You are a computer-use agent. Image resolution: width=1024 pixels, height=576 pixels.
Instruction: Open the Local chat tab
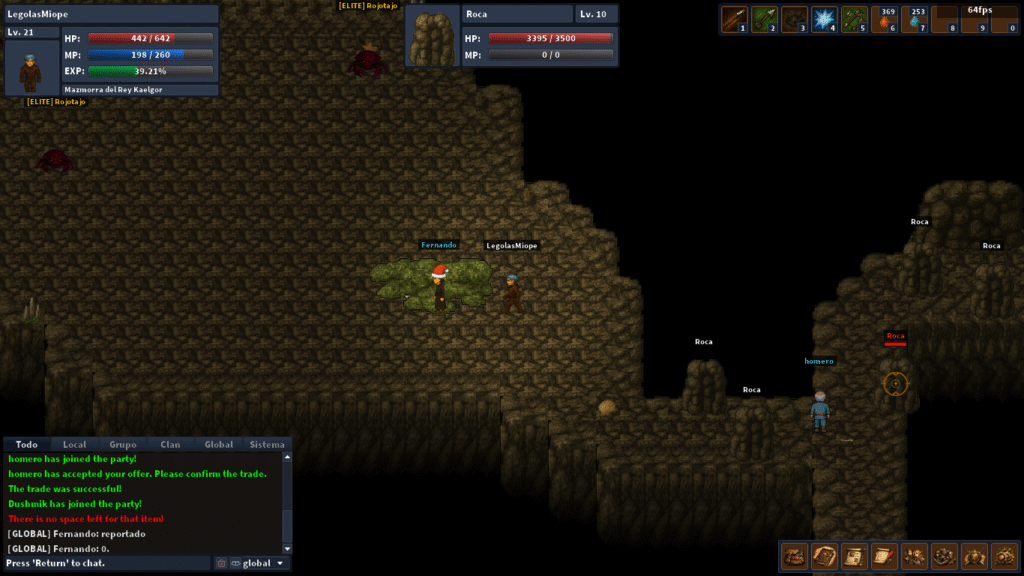point(74,444)
